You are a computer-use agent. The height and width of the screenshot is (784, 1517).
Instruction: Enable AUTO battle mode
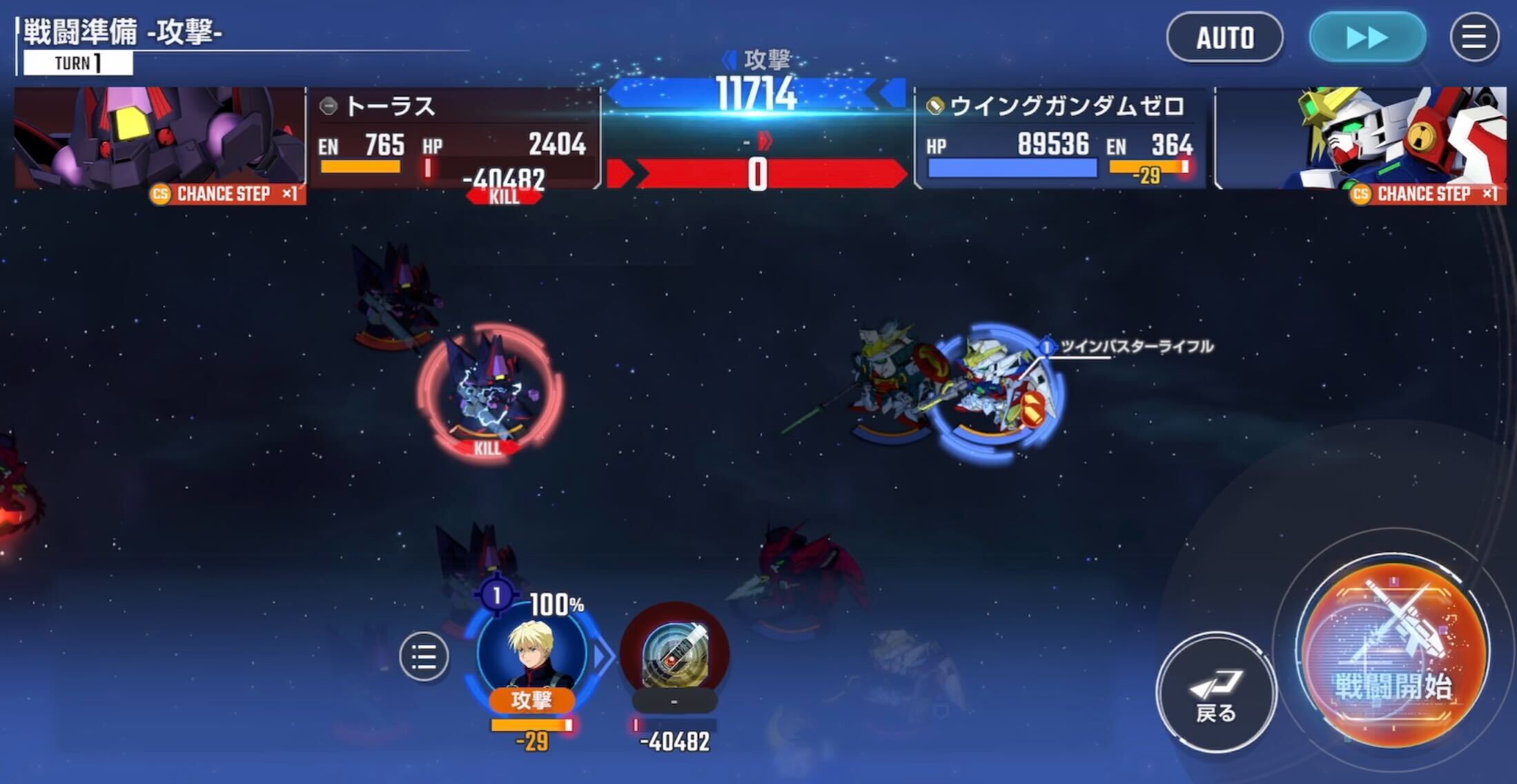(x=1225, y=38)
